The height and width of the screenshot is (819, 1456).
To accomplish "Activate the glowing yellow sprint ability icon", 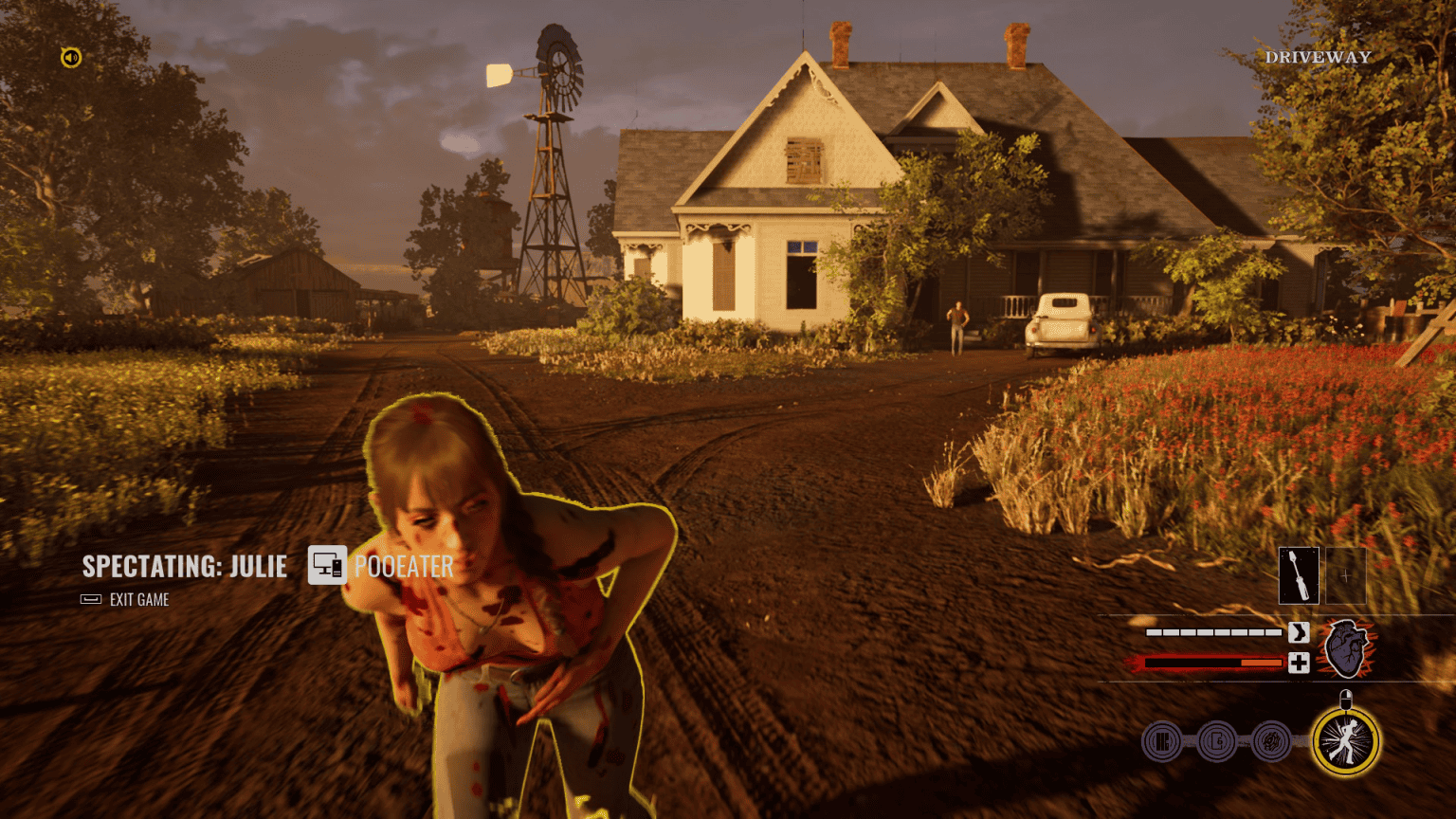I will point(1345,743).
